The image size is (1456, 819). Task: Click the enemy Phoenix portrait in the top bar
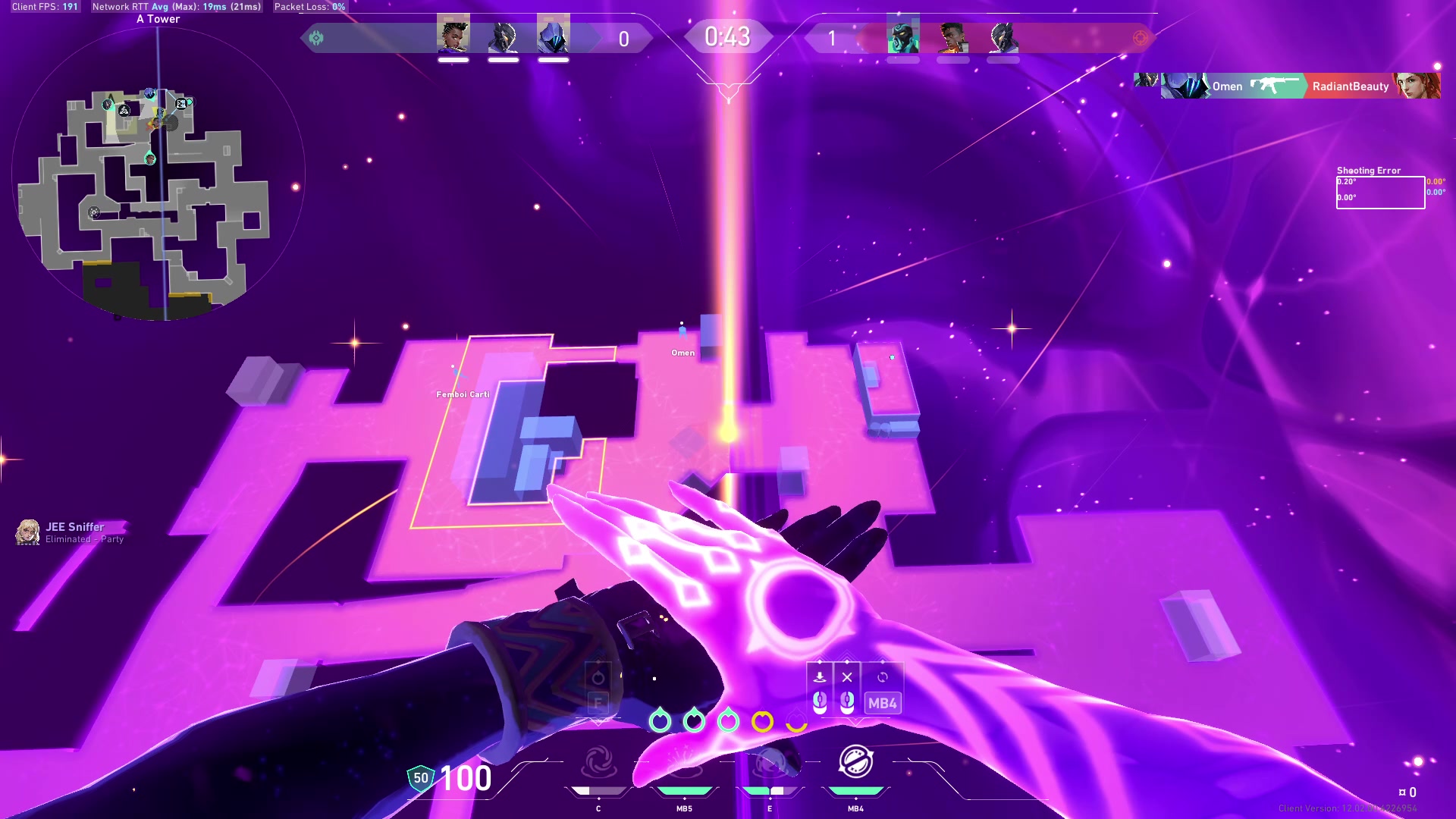pos(953,35)
